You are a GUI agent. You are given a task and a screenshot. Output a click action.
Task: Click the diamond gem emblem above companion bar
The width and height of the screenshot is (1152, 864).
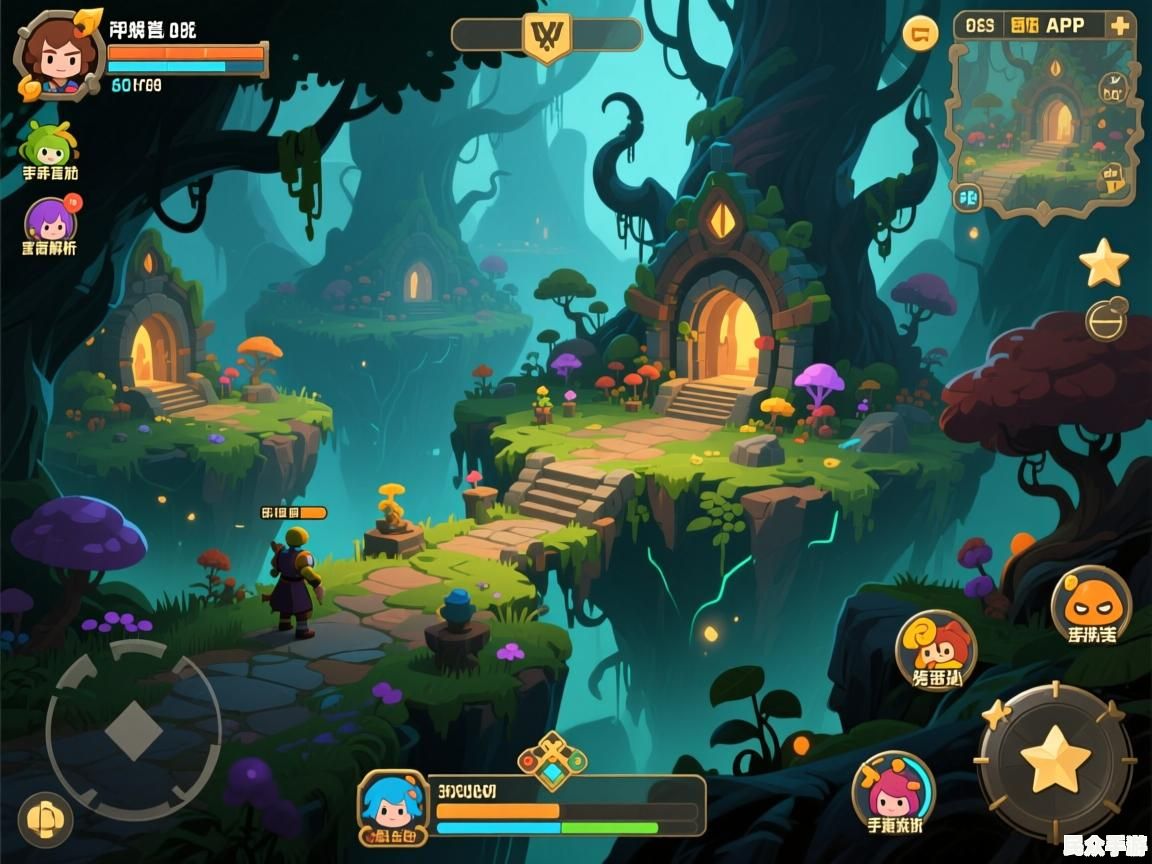[x=551, y=761]
